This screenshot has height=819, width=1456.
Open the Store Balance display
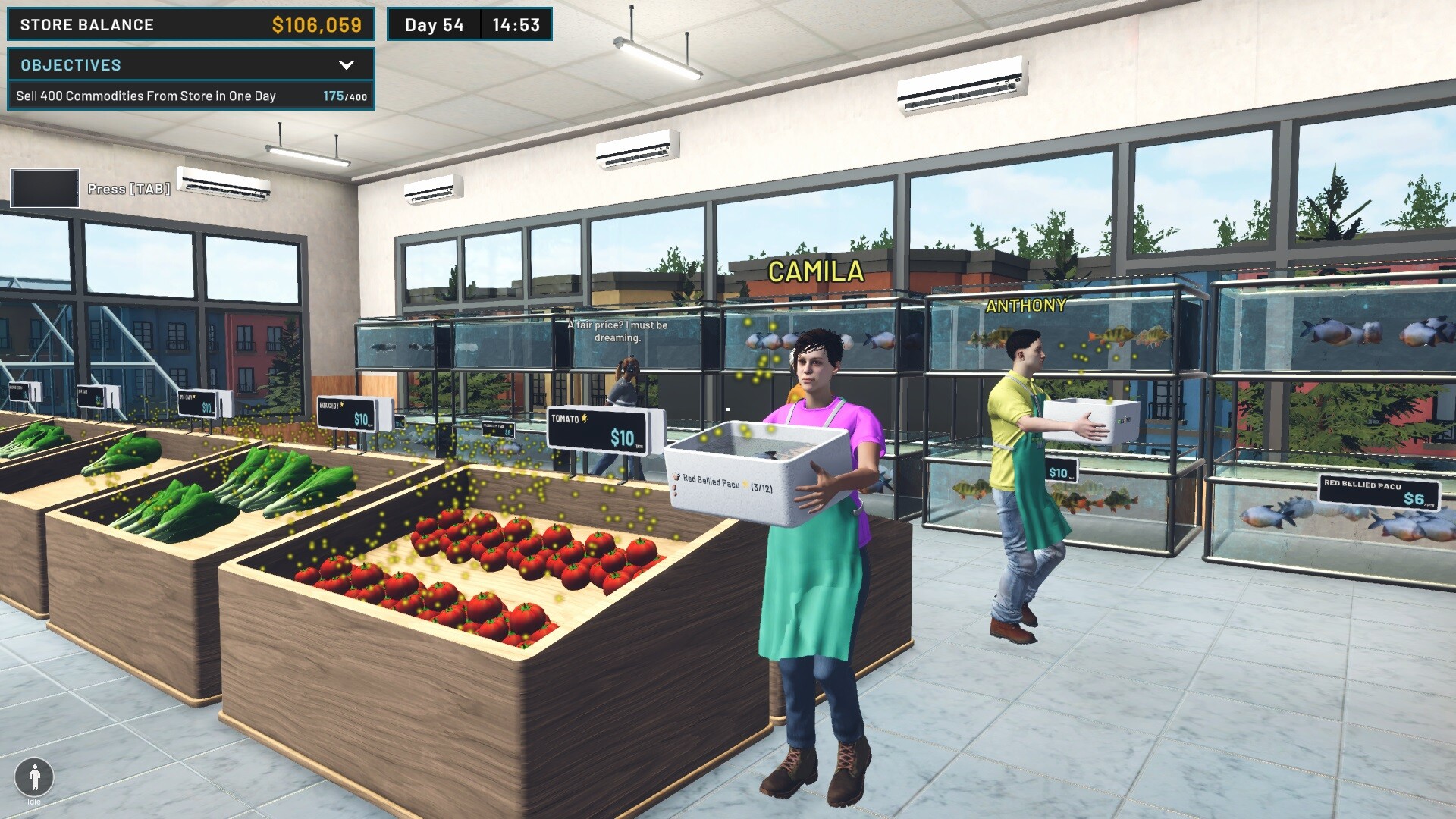[190, 24]
